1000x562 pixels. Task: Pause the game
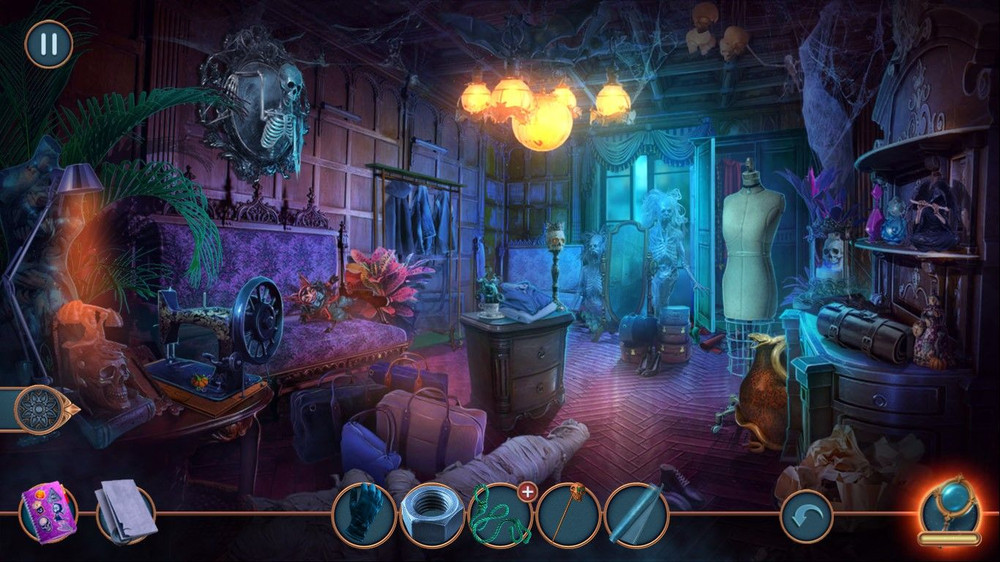(x=48, y=44)
